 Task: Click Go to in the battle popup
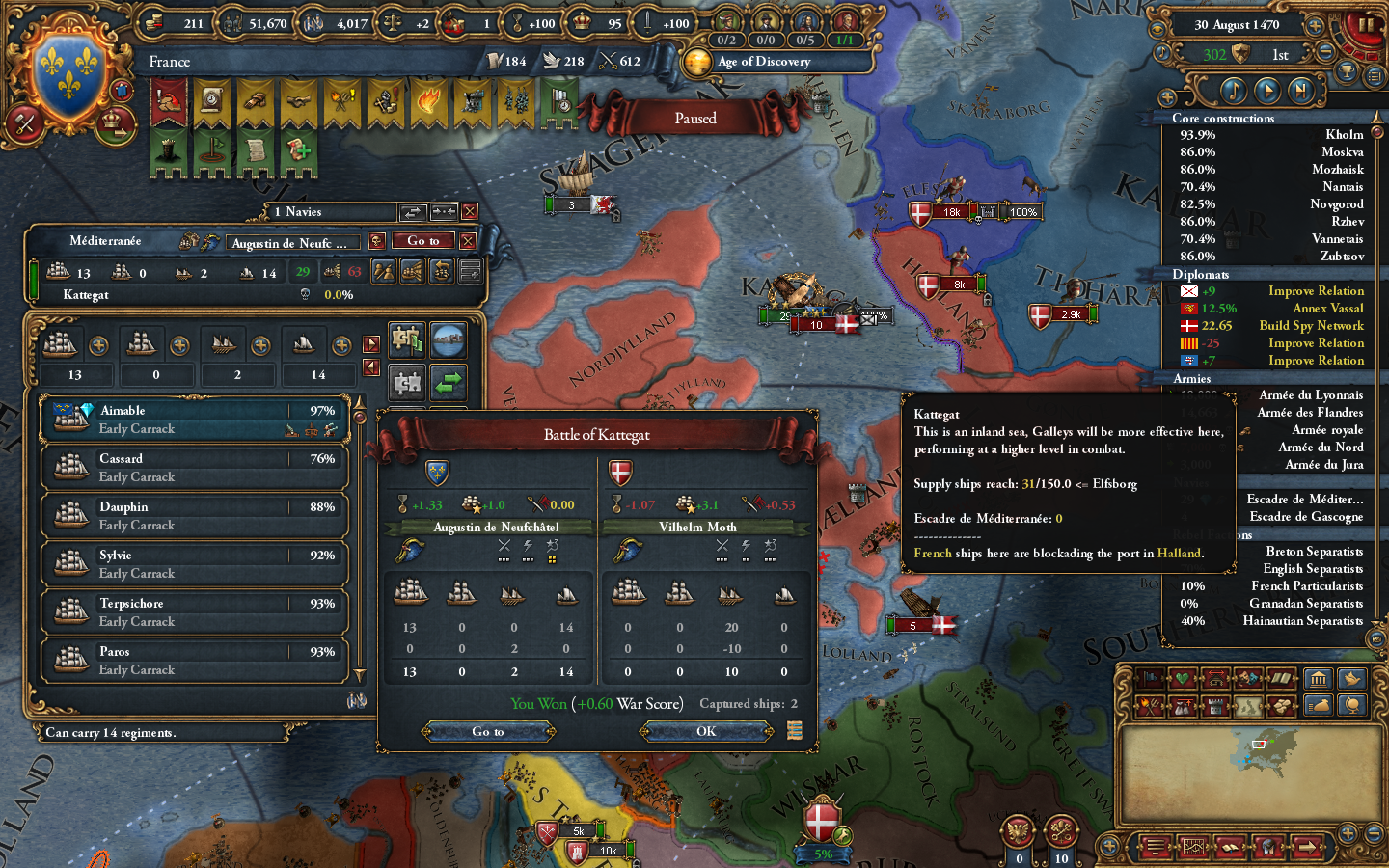pyautogui.click(x=488, y=731)
